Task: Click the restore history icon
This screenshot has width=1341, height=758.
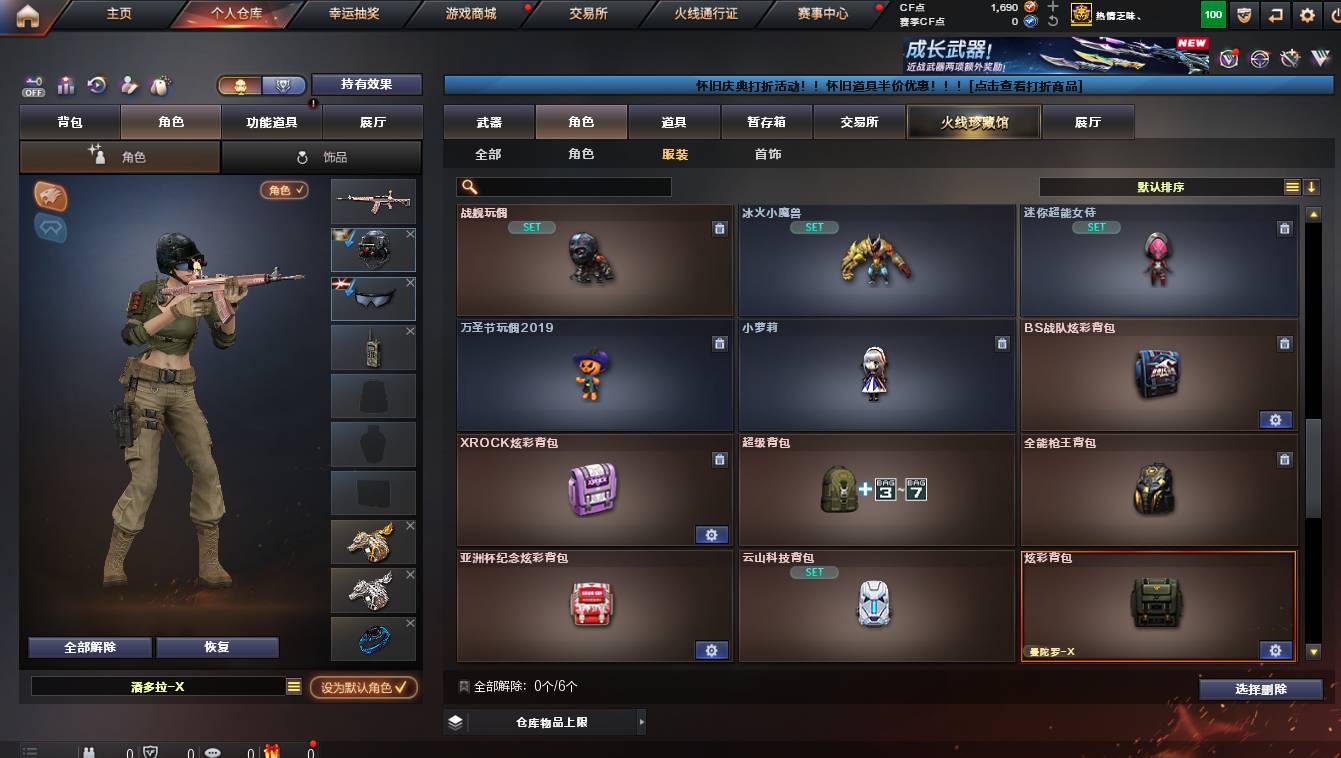Action: coord(96,83)
